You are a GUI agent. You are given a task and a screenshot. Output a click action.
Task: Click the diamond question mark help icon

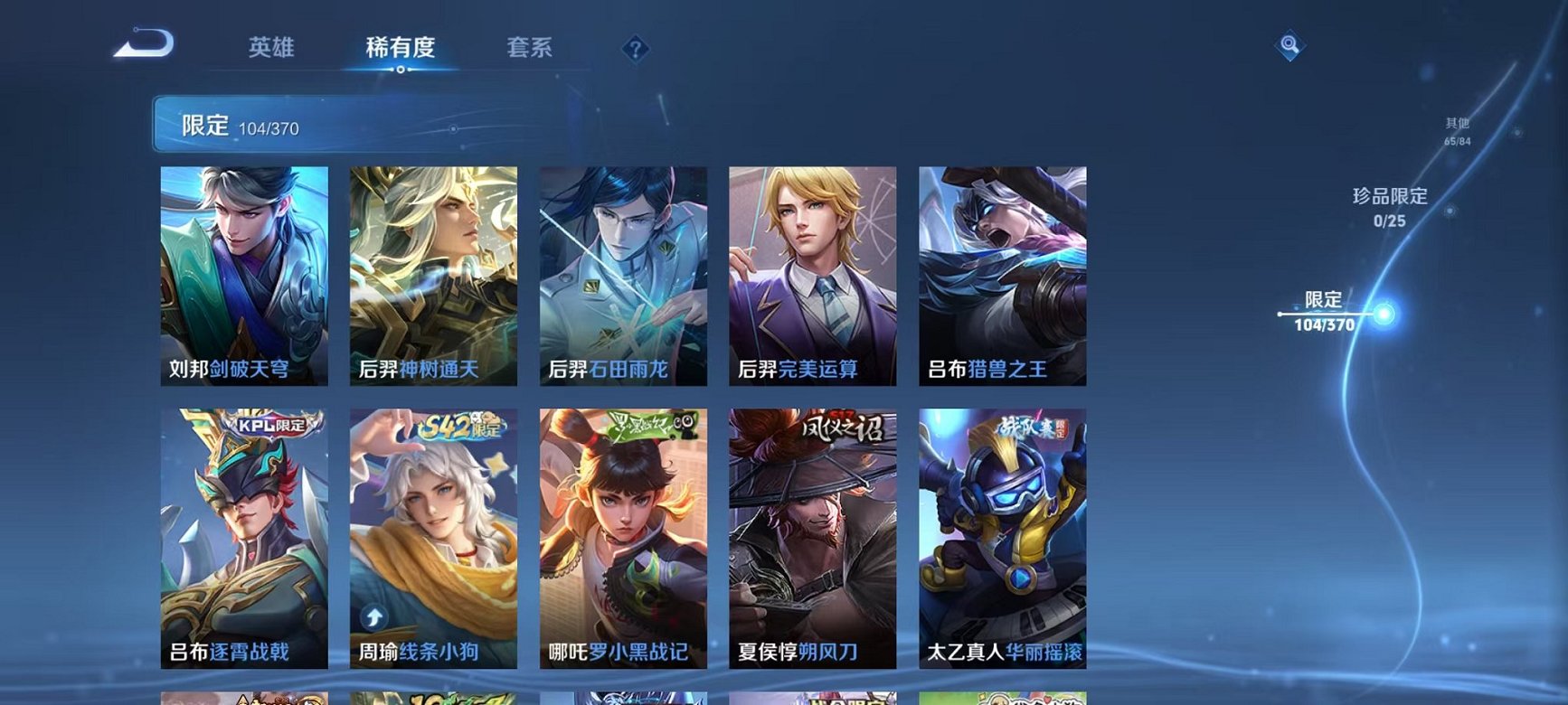[x=638, y=49]
